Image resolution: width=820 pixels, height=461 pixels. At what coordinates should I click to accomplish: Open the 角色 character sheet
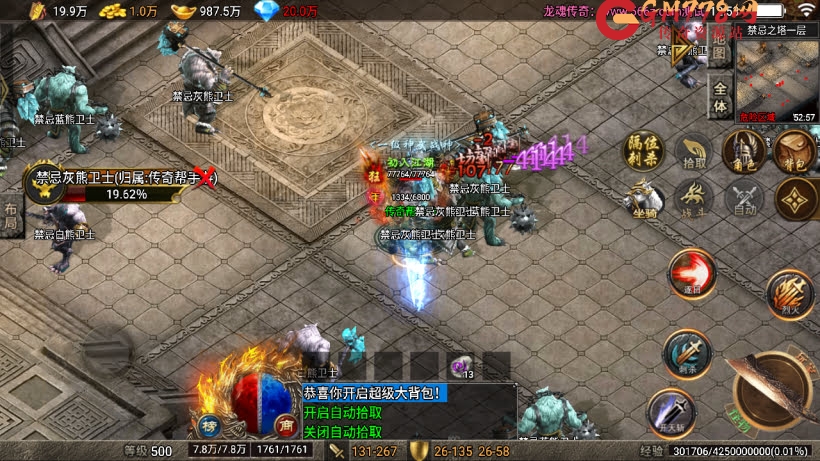coord(741,152)
